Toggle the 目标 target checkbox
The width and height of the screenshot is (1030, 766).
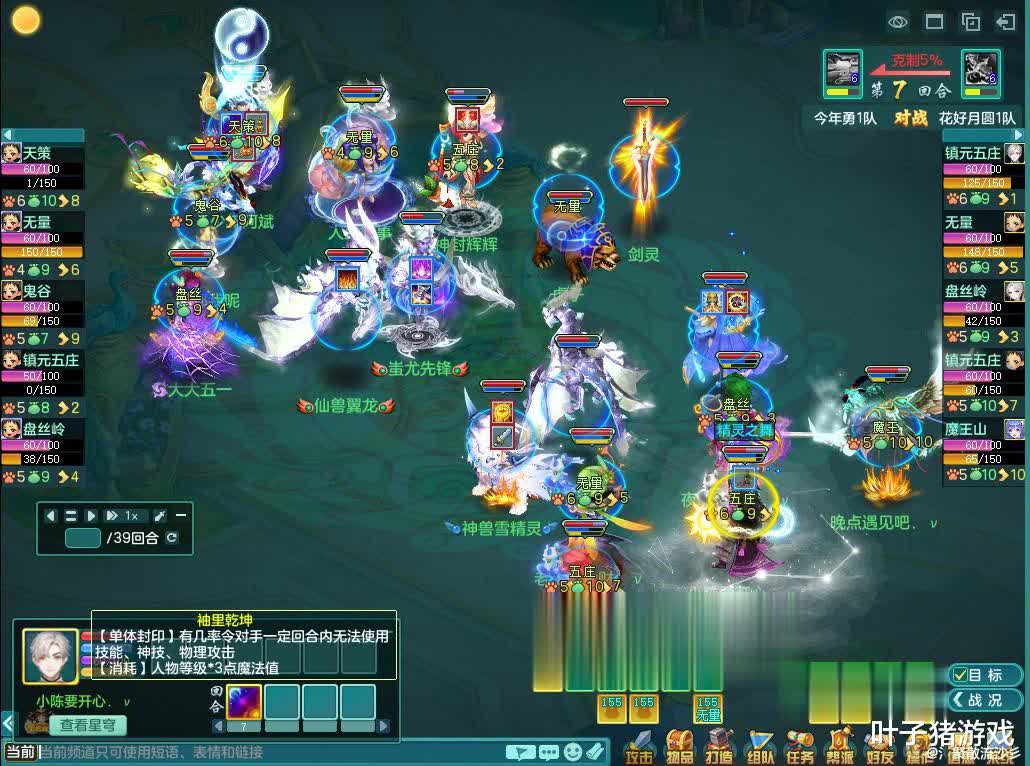click(985, 675)
